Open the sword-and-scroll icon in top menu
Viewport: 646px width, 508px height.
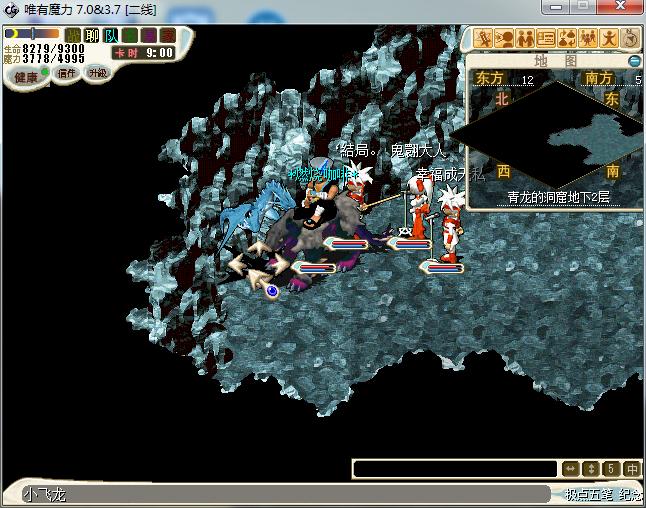(483, 38)
